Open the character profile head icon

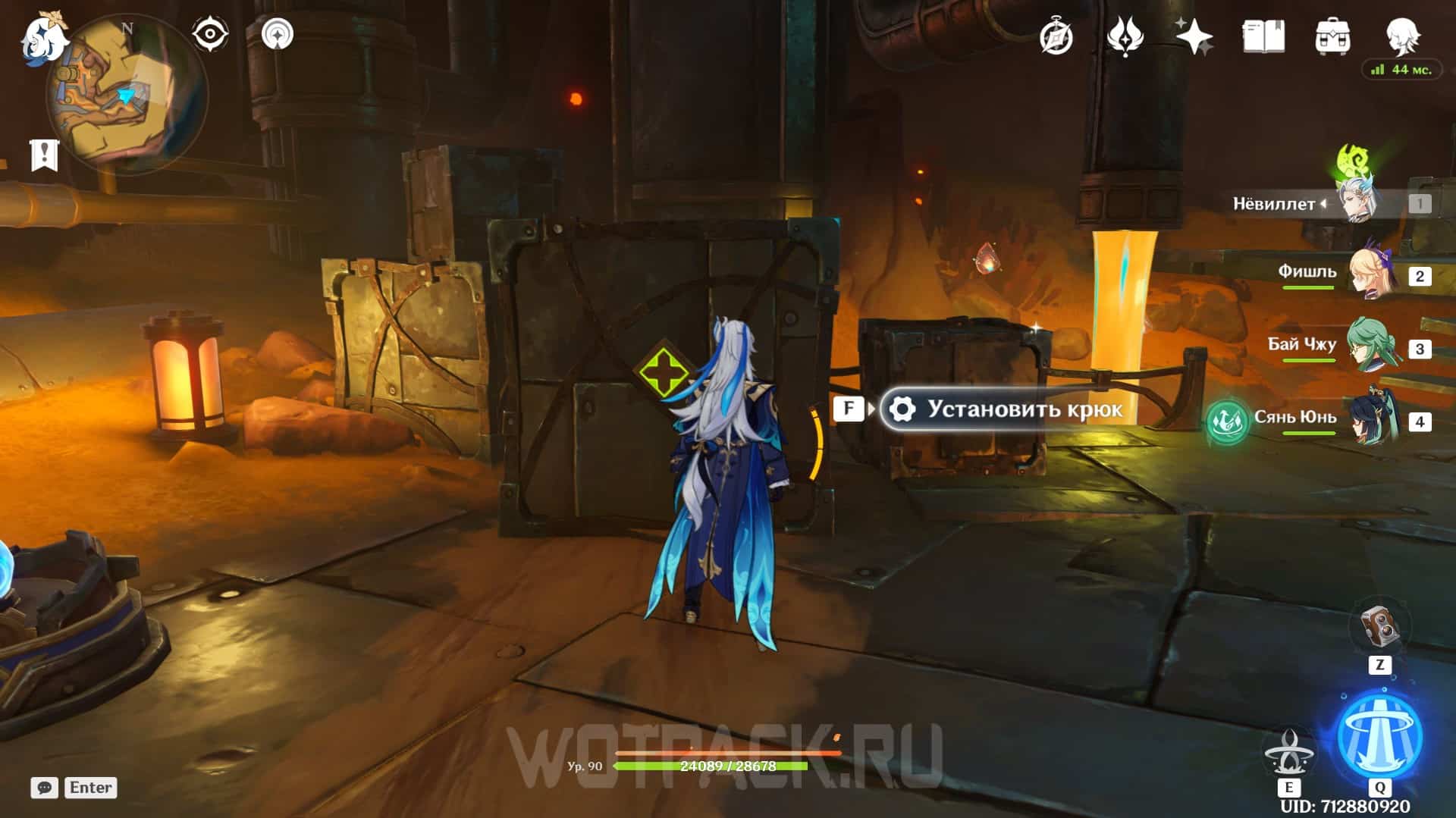pos(1402,35)
